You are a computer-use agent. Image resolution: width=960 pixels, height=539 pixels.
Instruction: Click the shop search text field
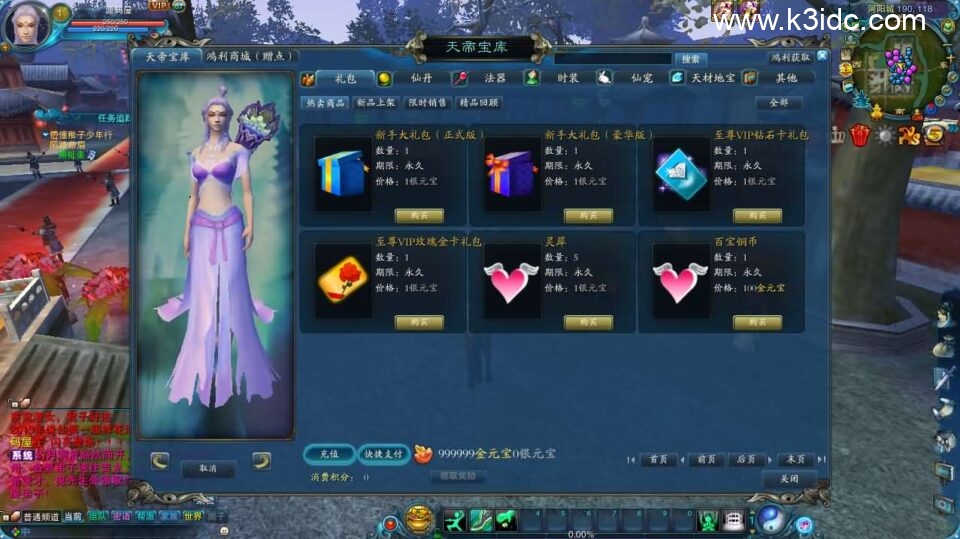coord(612,59)
